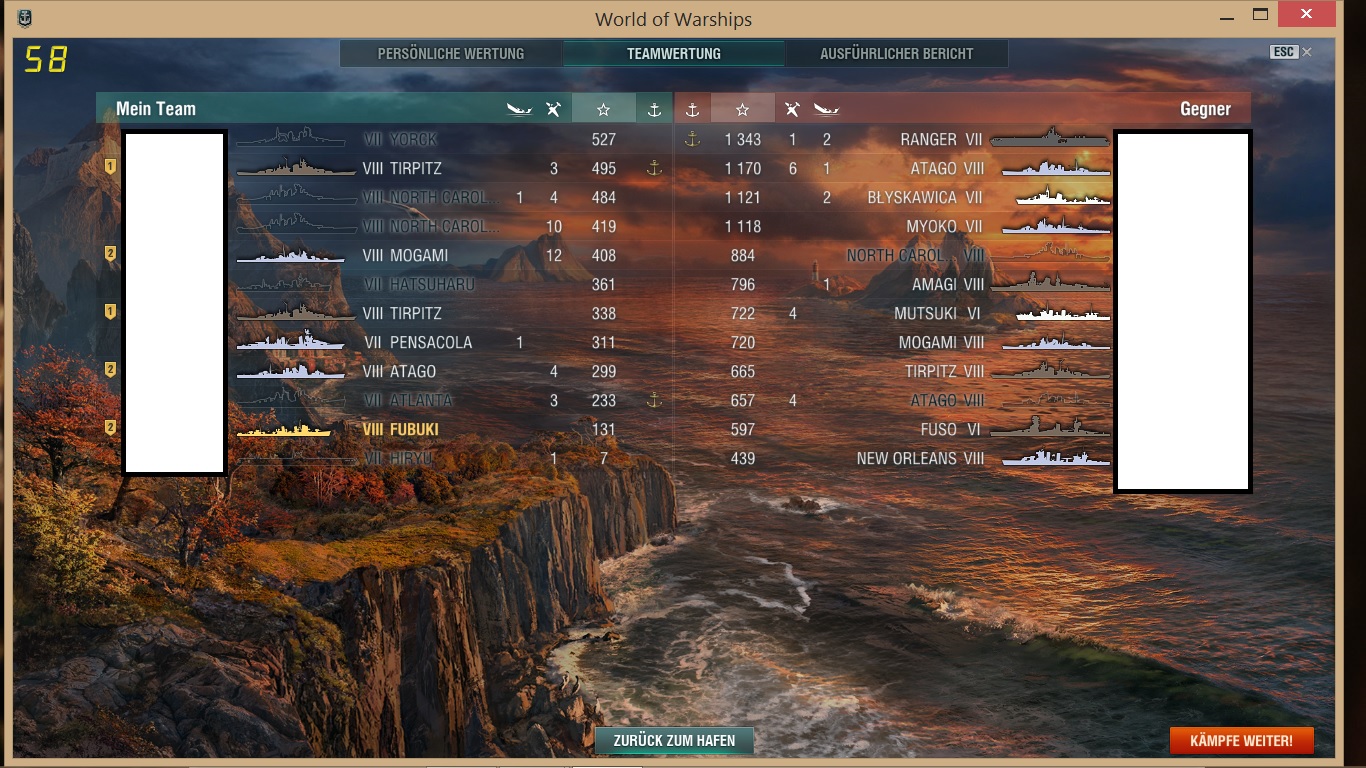Open the Ausführlicher Bericht tab
This screenshot has height=768, width=1366.
(x=896, y=54)
